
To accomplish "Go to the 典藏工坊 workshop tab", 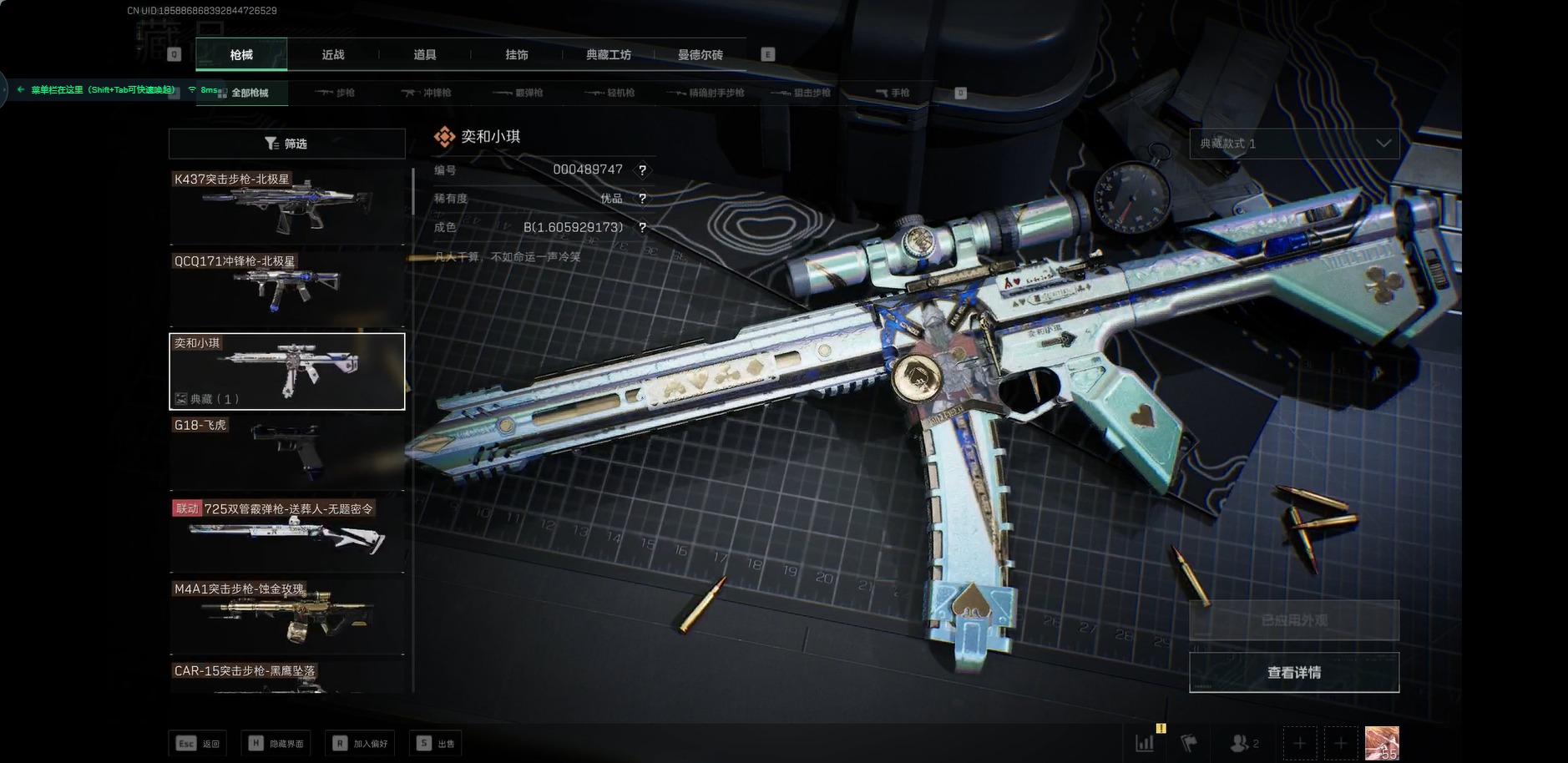I will click(609, 55).
